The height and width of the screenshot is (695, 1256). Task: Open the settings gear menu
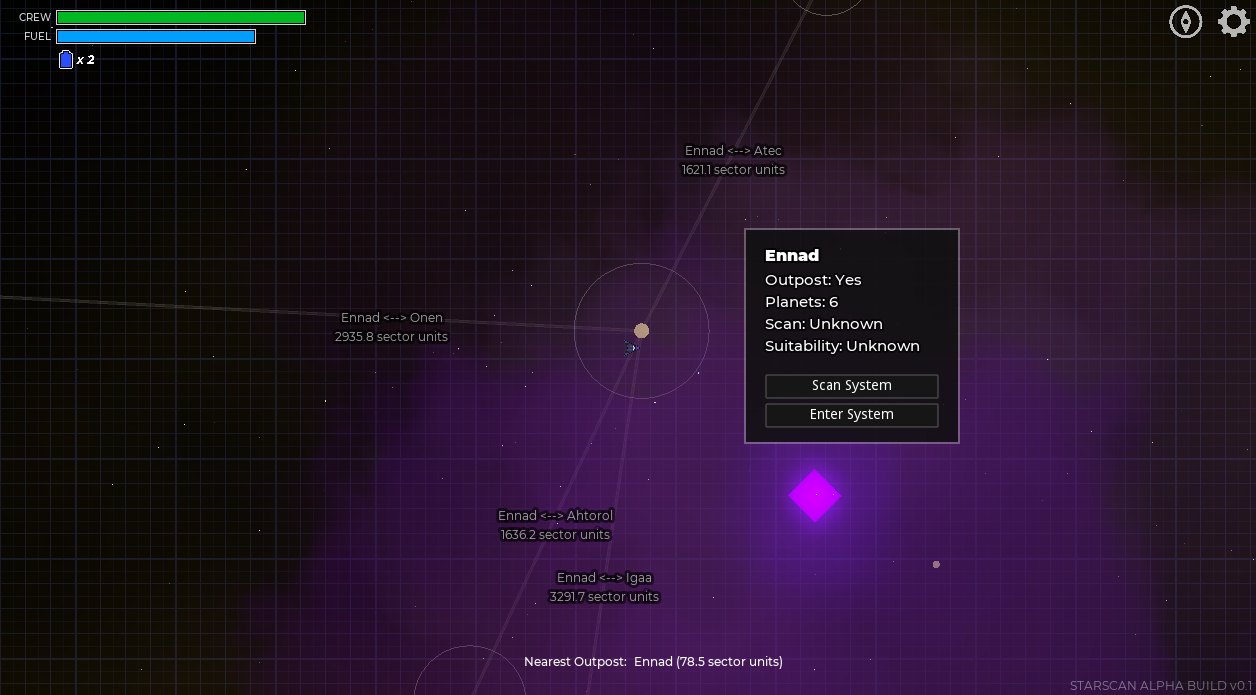pyautogui.click(x=1233, y=21)
